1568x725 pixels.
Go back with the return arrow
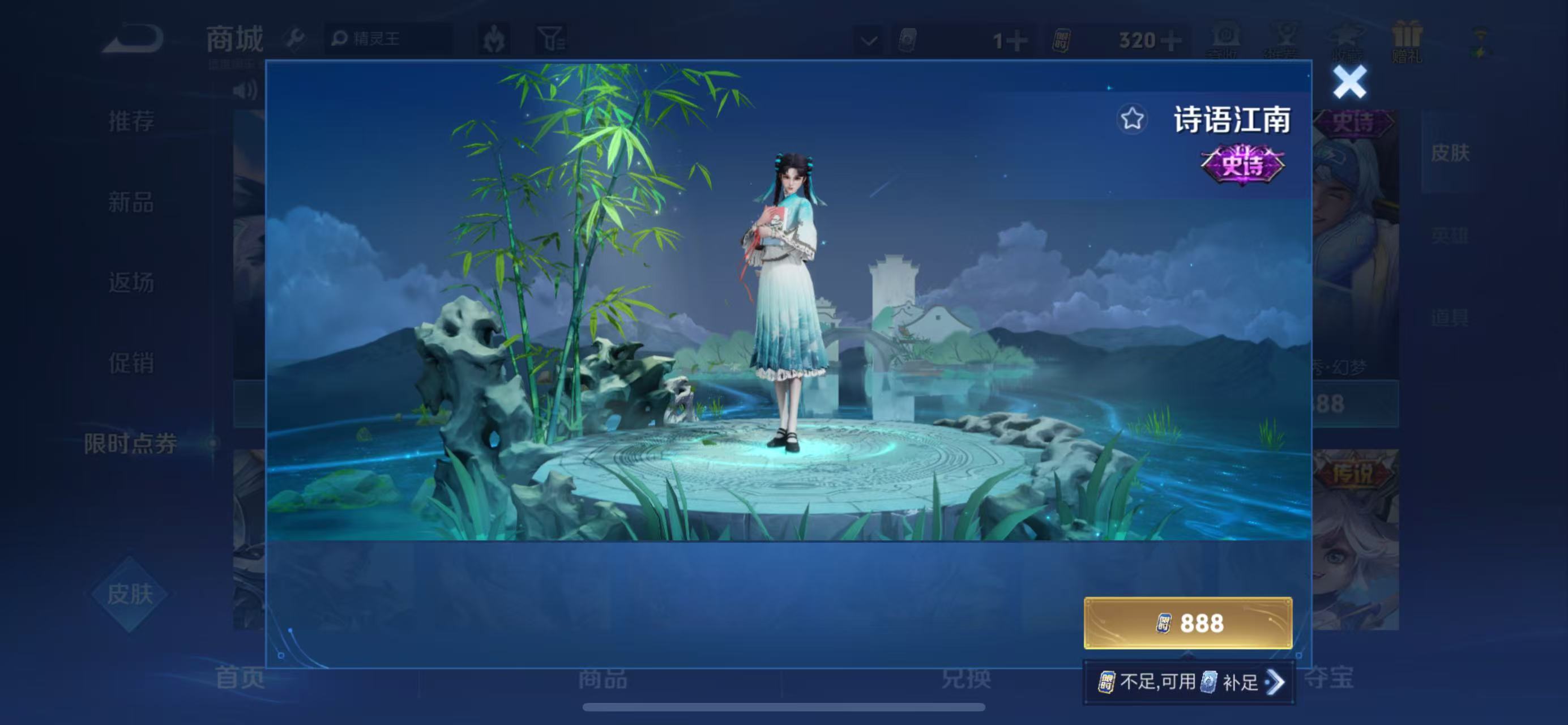point(132,39)
